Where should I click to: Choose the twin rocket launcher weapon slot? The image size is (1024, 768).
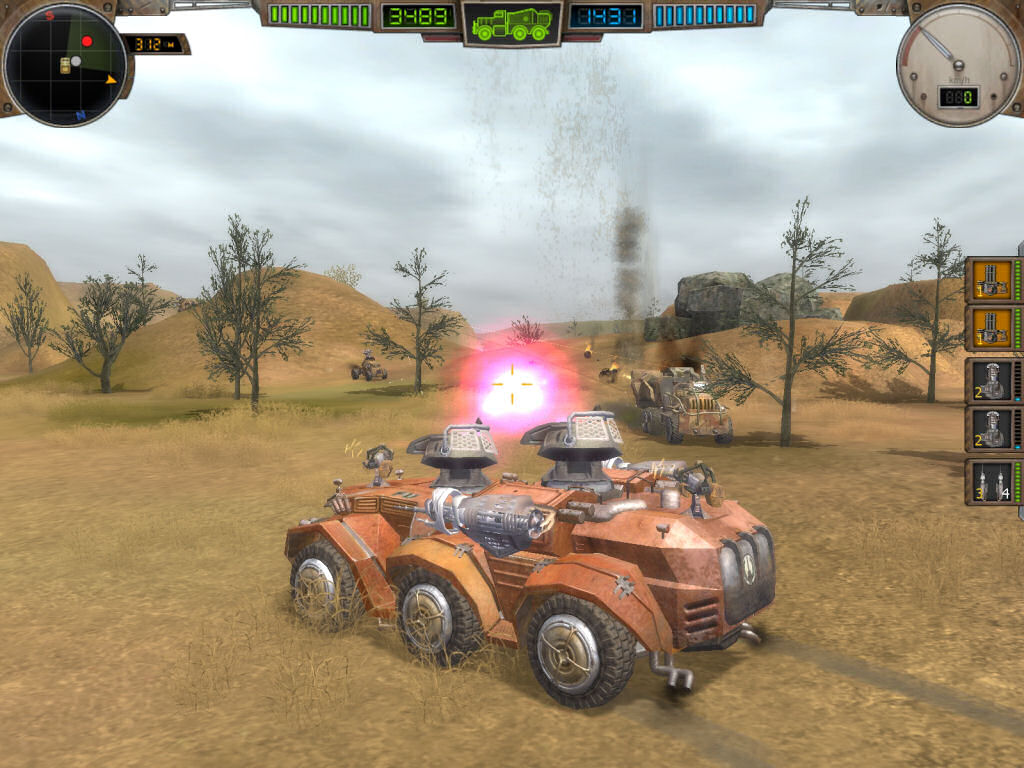(991, 482)
